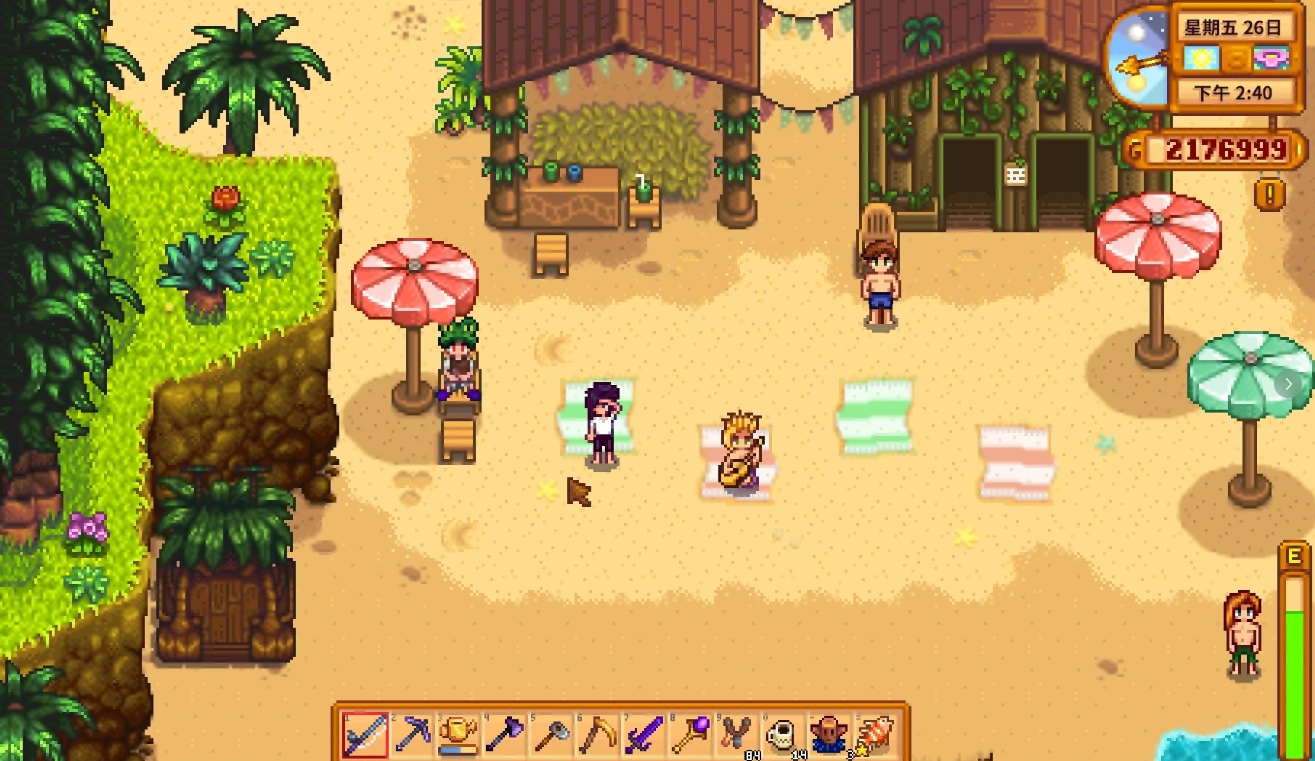
Task: Select the slingshot in the hotbar
Action: click(738, 735)
